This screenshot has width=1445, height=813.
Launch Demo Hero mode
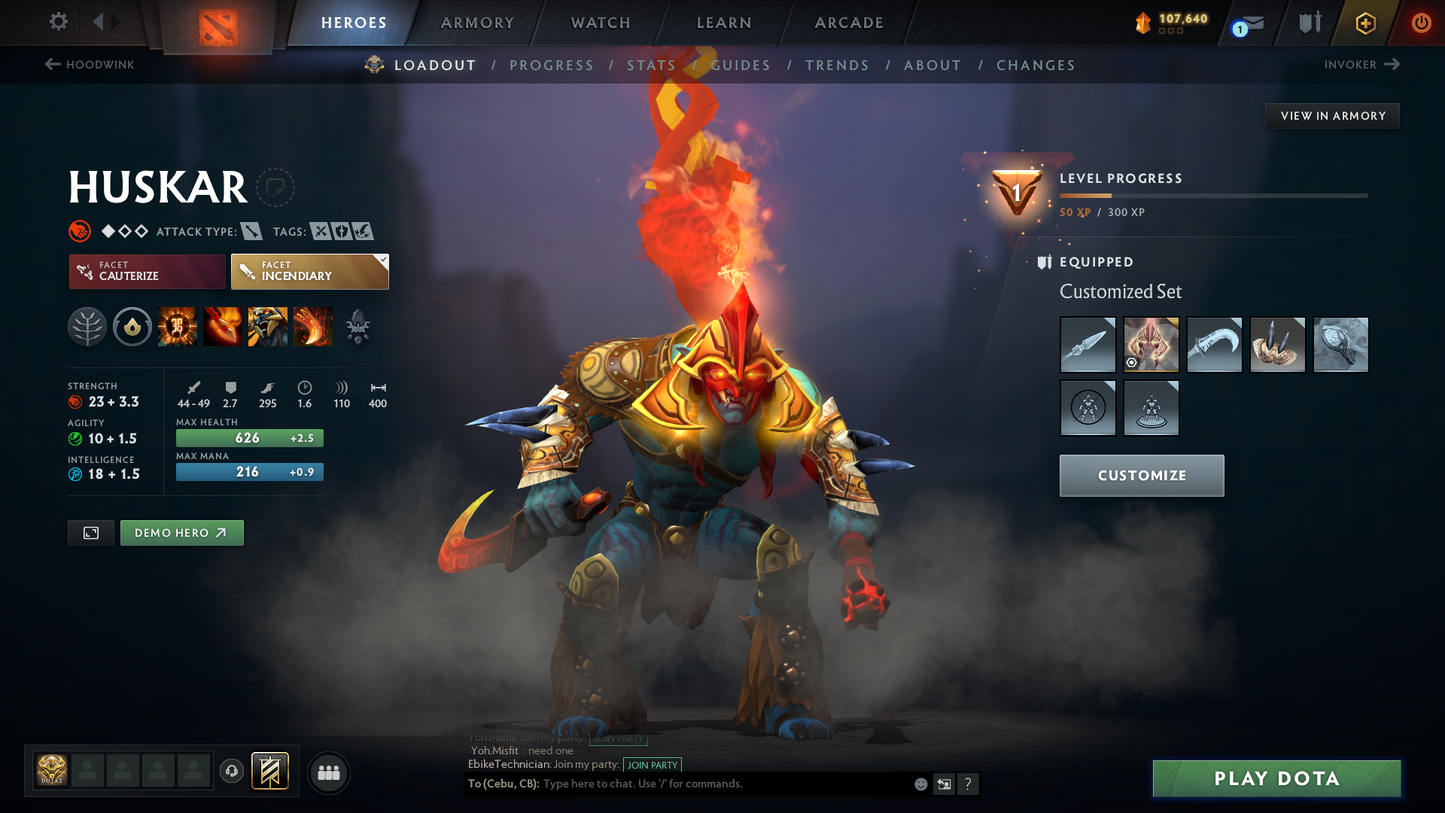coord(181,533)
